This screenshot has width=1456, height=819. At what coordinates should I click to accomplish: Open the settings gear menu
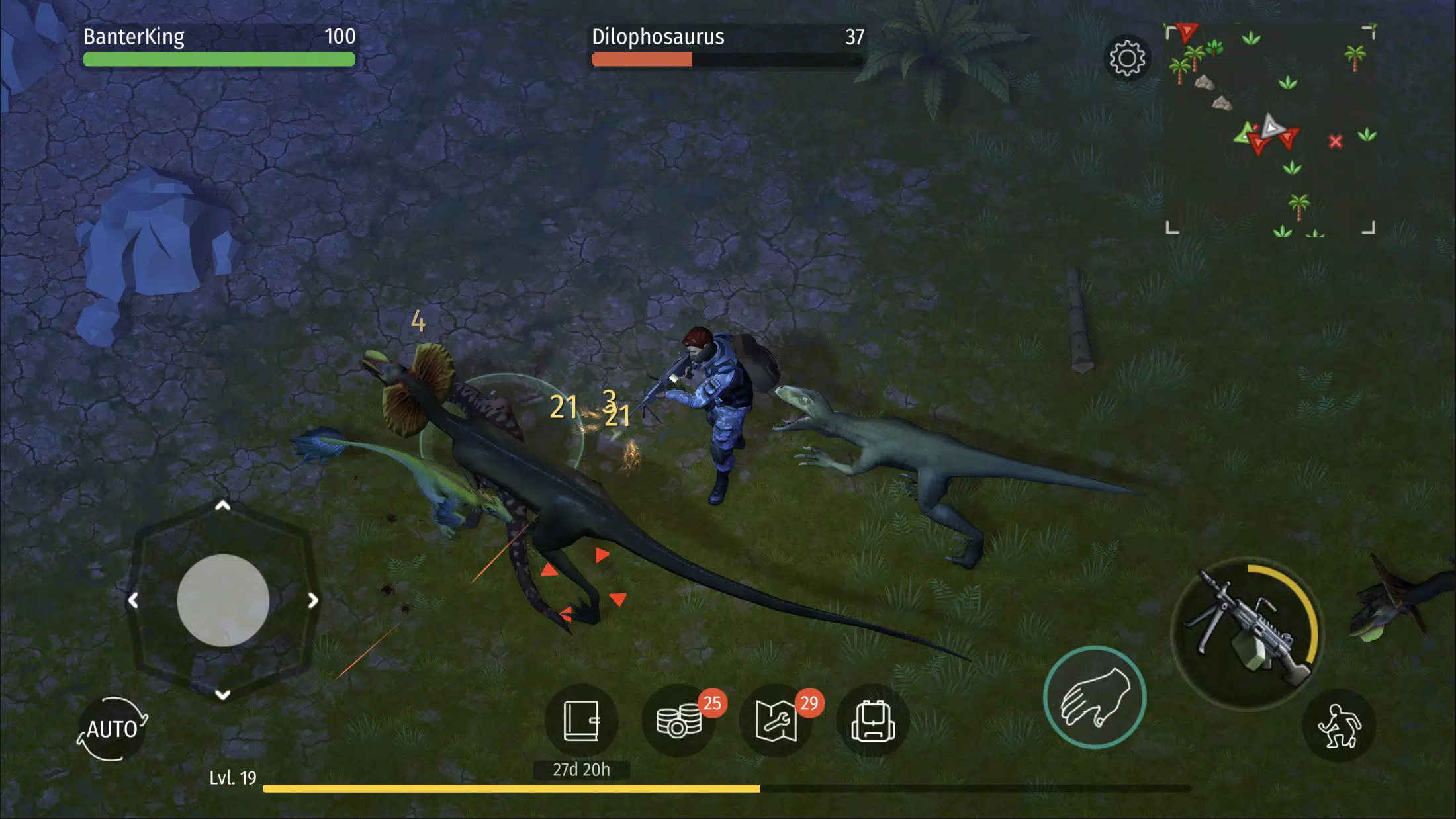[1128, 58]
